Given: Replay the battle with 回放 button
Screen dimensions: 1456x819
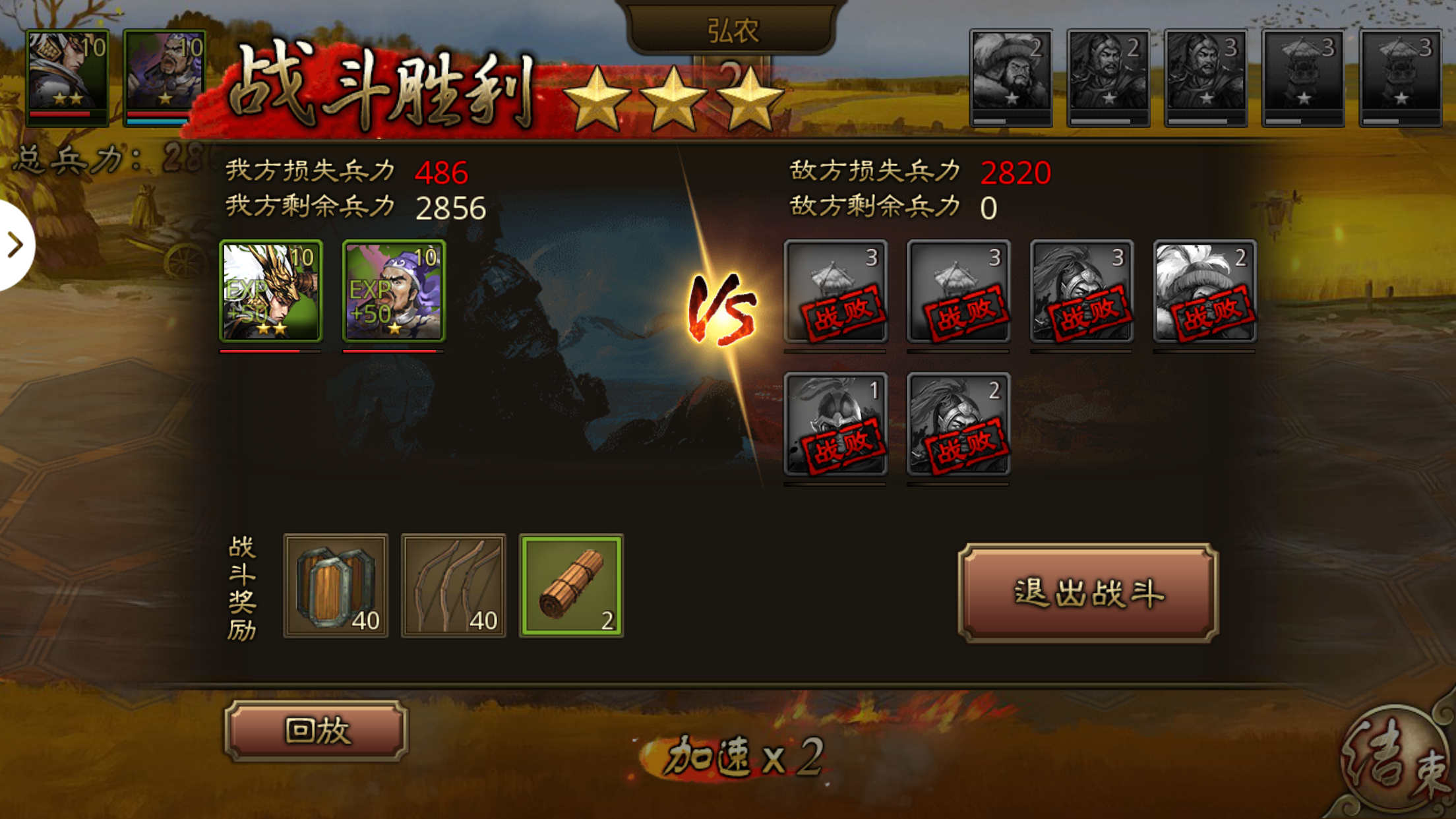Looking at the screenshot, I should (x=317, y=731).
